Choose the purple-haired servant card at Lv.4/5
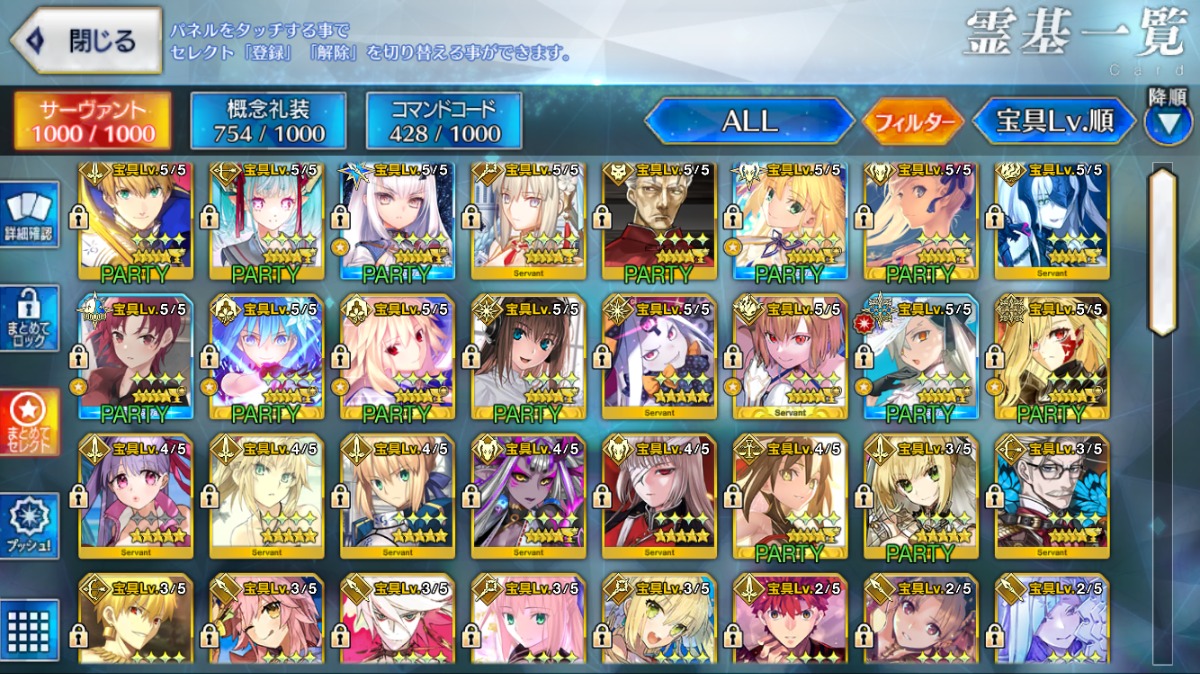 [136, 495]
